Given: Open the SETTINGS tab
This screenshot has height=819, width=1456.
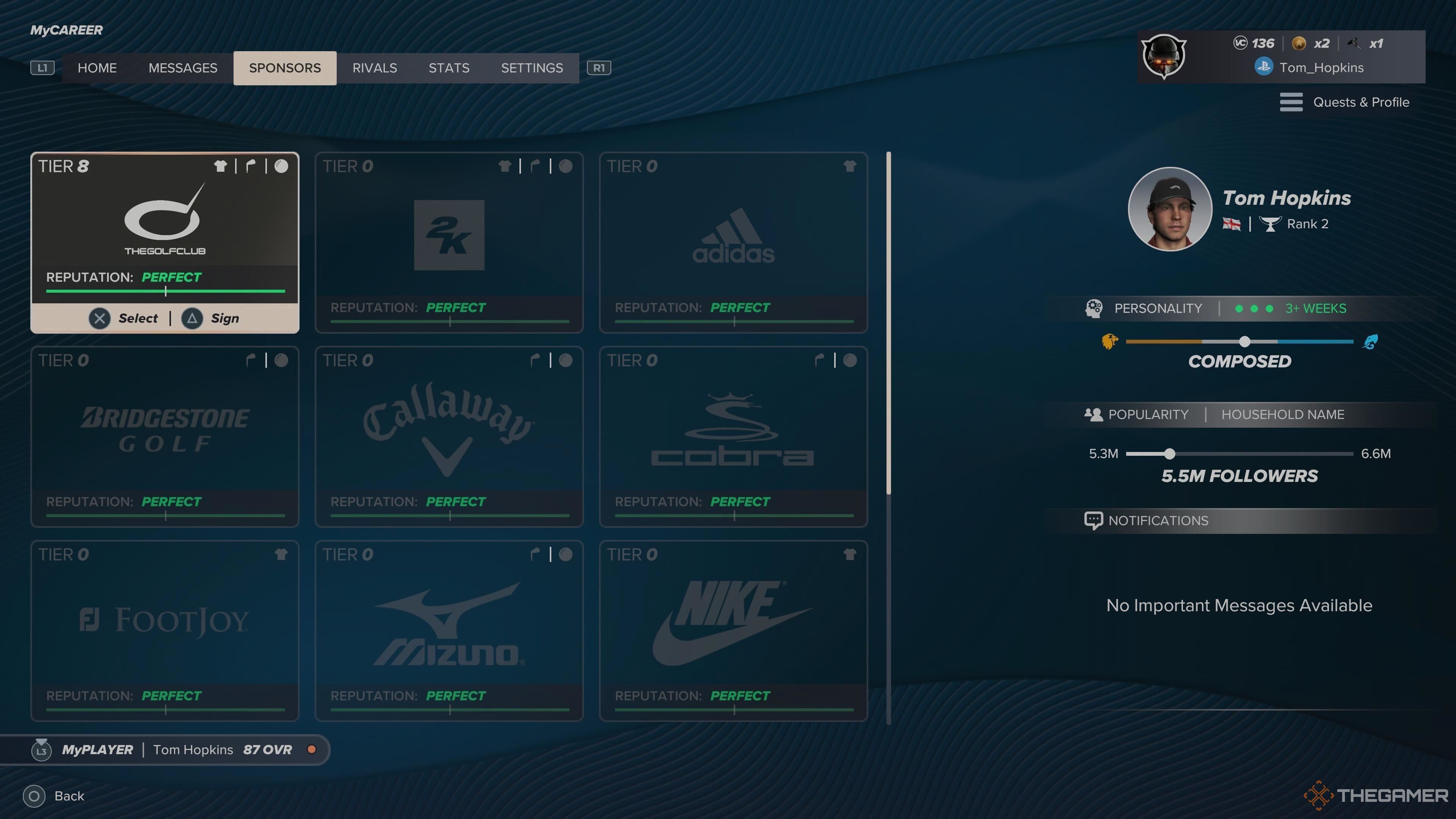Looking at the screenshot, I should [532, 68].
